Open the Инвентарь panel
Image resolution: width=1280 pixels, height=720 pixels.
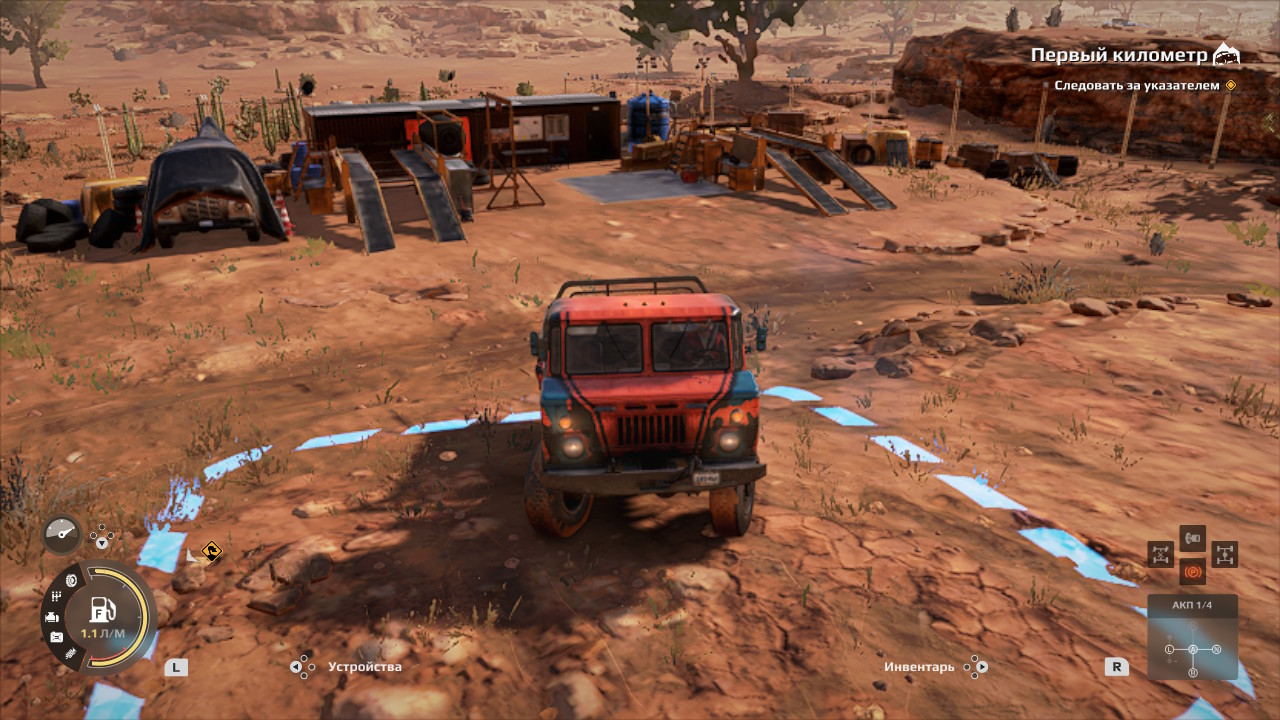pyautogui.click(x=919, y=667)
